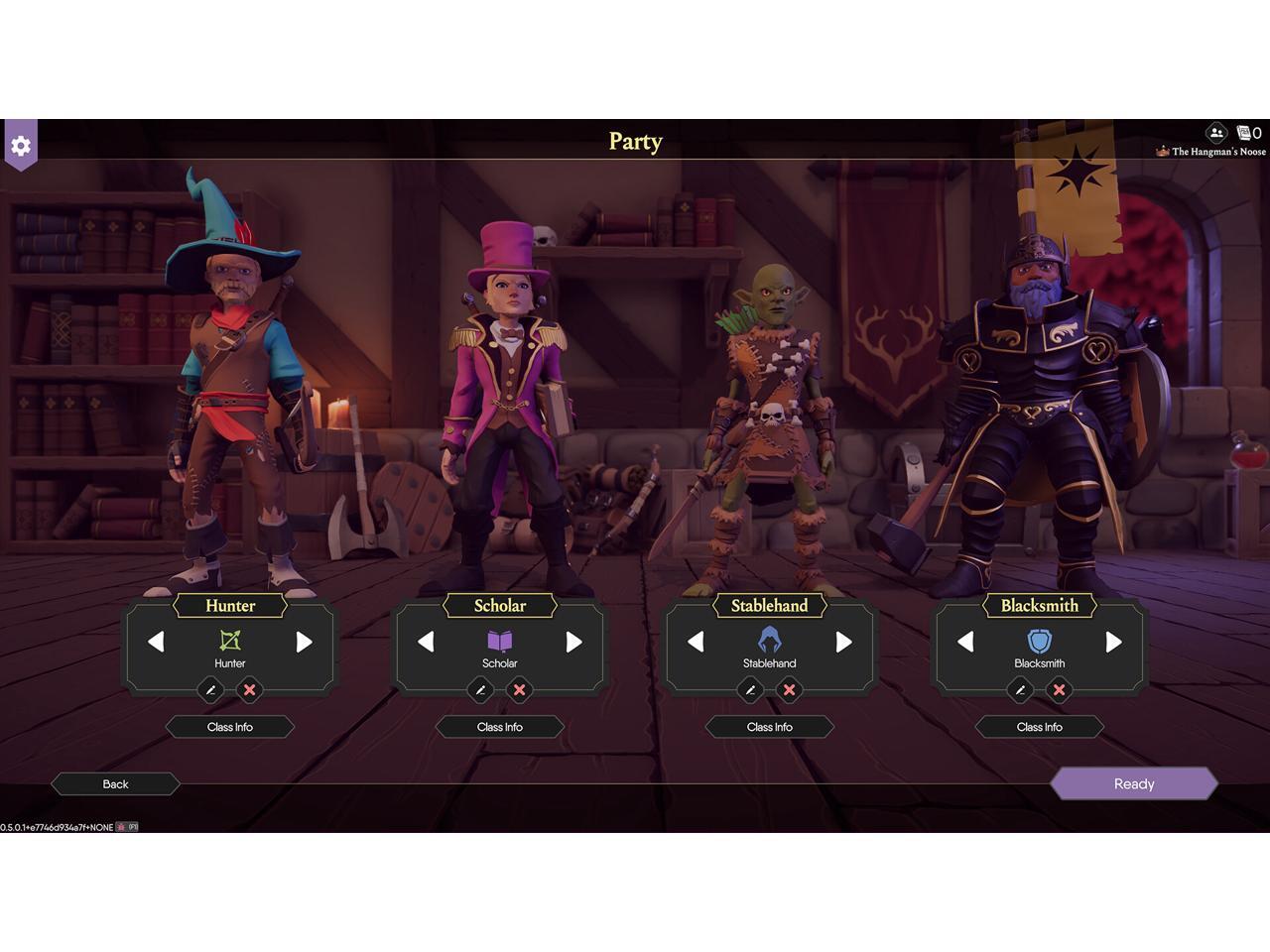Screen dimensions: 1270x952
Task: Remove the Scholar with the red X
Action: 519,690
